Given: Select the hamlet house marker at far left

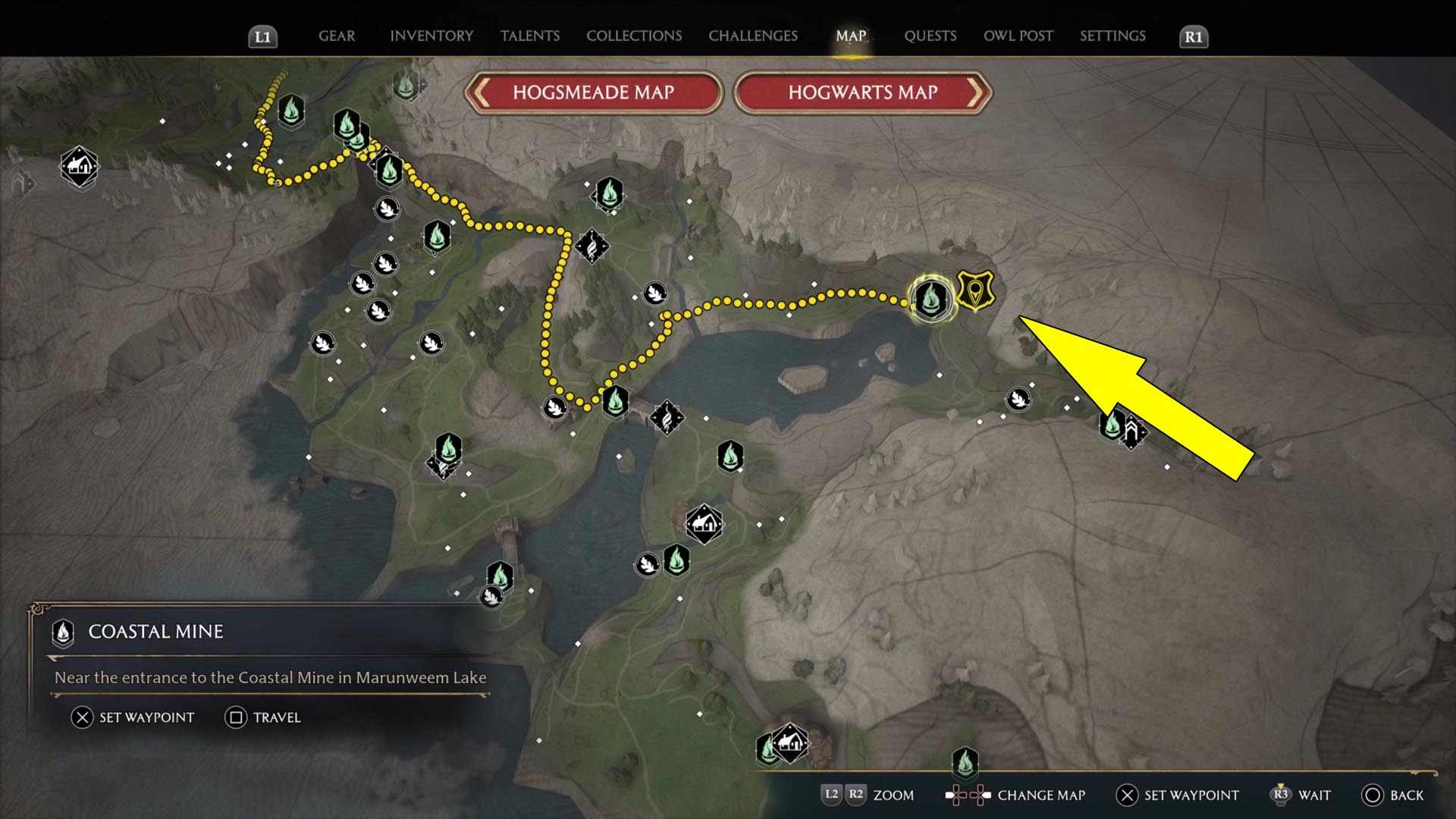Looking at the screenshot, I should pyautogui.click(x=80, y=165).
